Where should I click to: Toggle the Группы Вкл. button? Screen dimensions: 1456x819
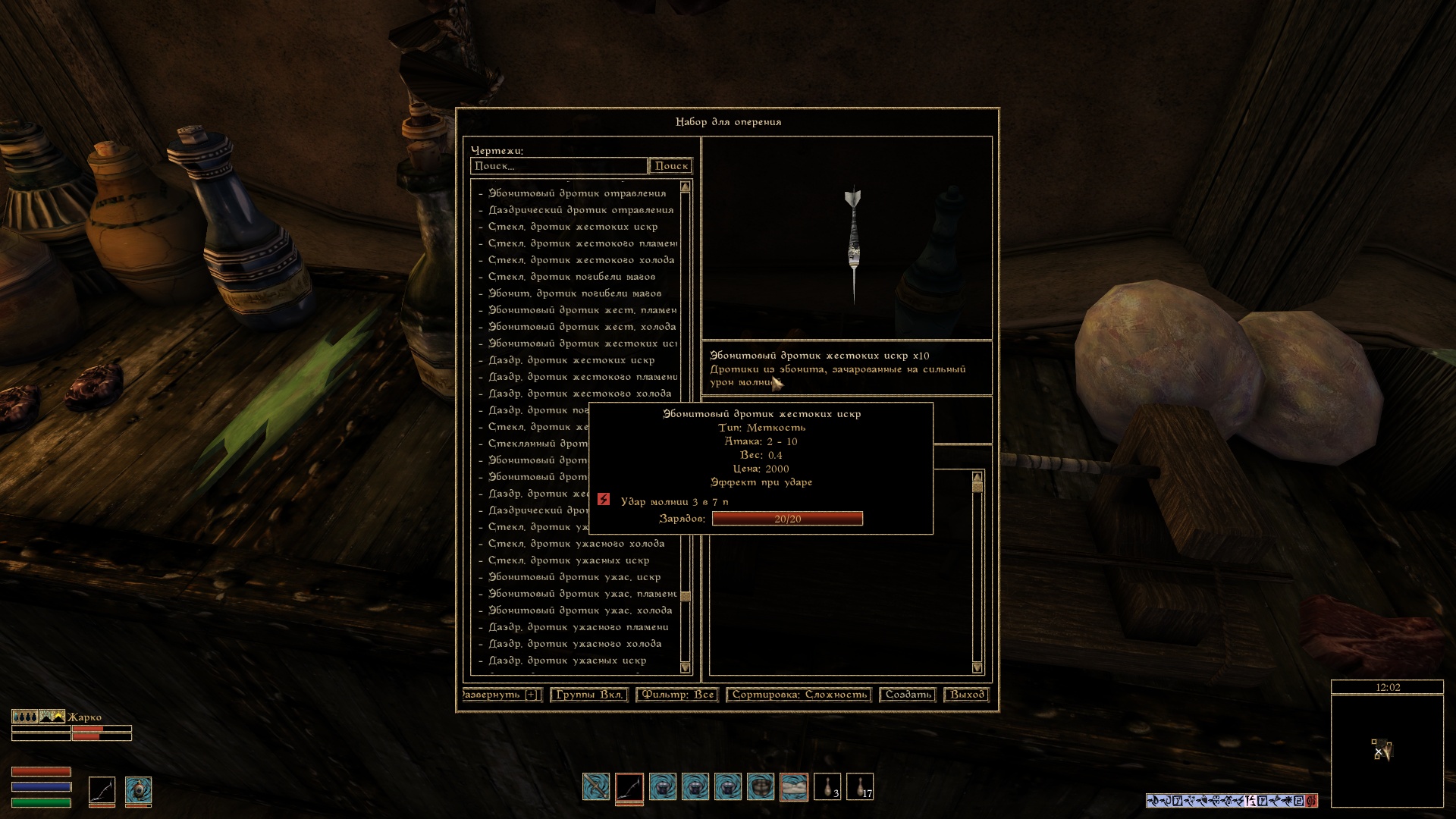(x=589, y=695)
